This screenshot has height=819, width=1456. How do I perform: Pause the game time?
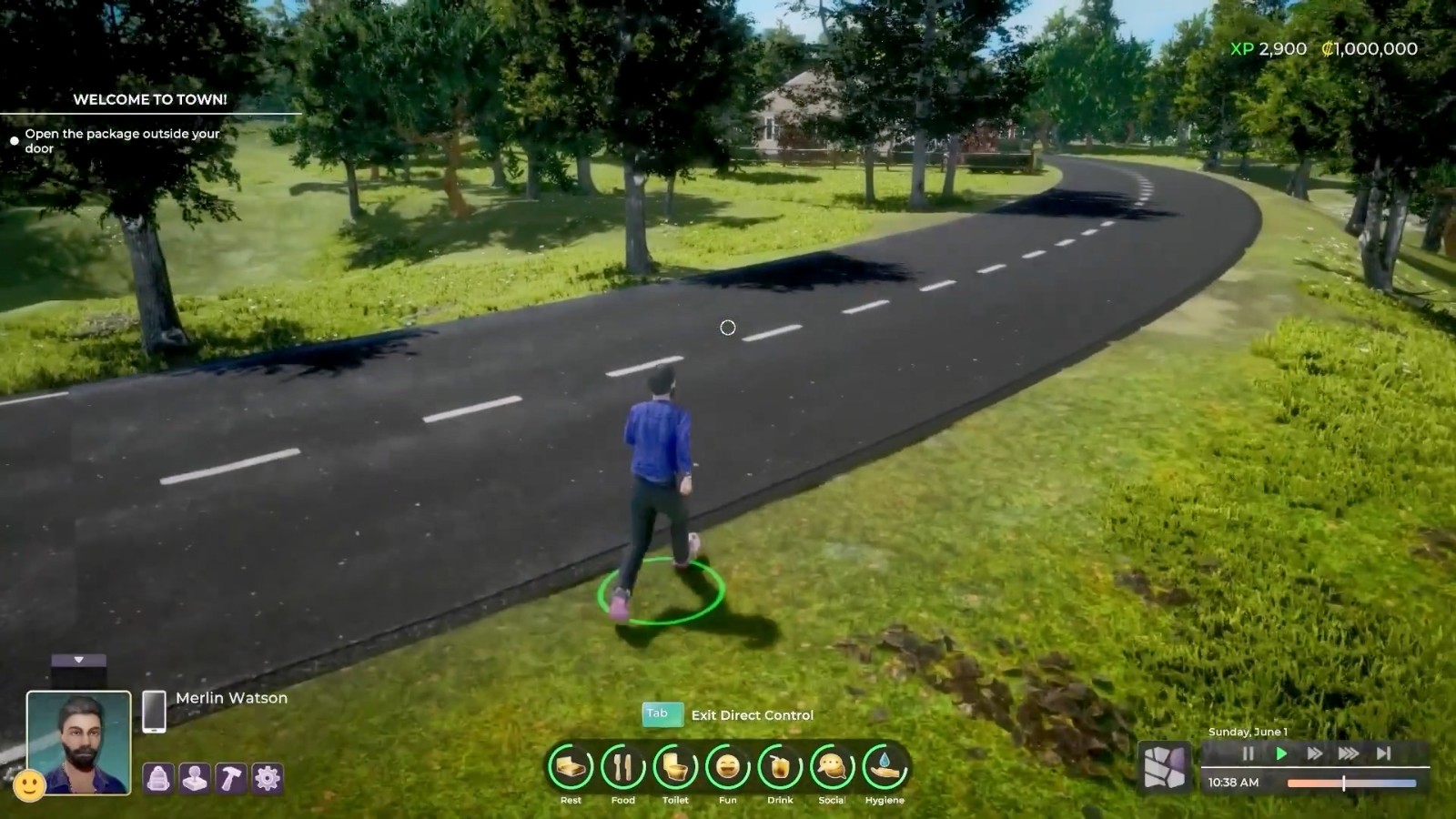pyautogui.click(x=1248, y=753)
